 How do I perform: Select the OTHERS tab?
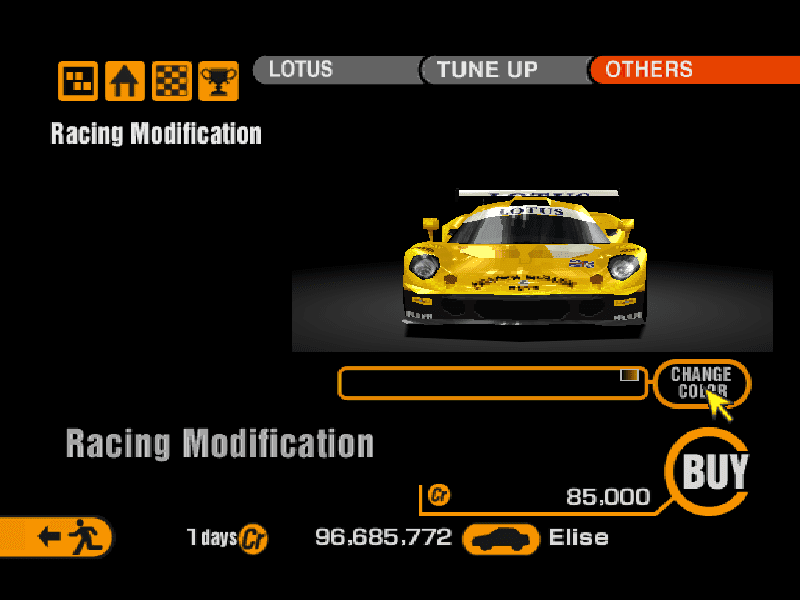(690, 70)
